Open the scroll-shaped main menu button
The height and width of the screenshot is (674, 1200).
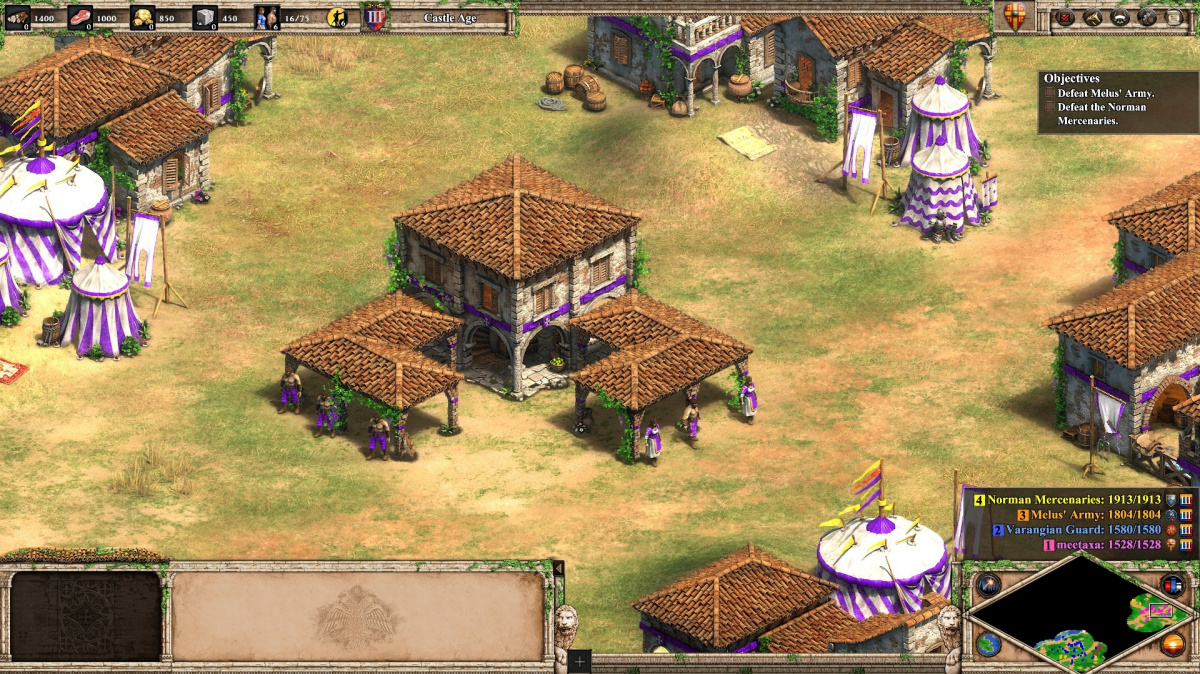coord(1173,17)
